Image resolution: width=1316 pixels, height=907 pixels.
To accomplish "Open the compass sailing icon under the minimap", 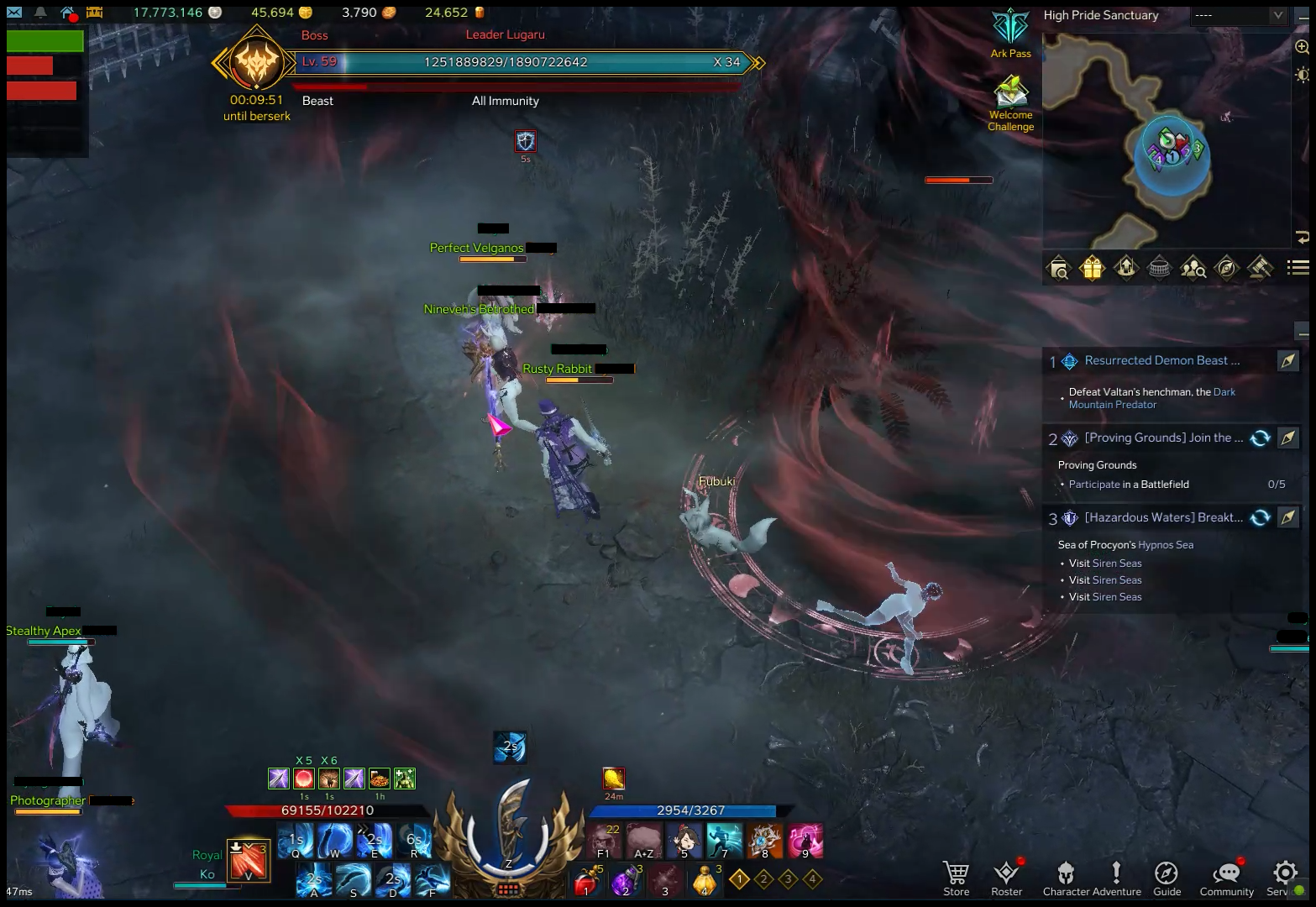I will [x=1225, y=268].
